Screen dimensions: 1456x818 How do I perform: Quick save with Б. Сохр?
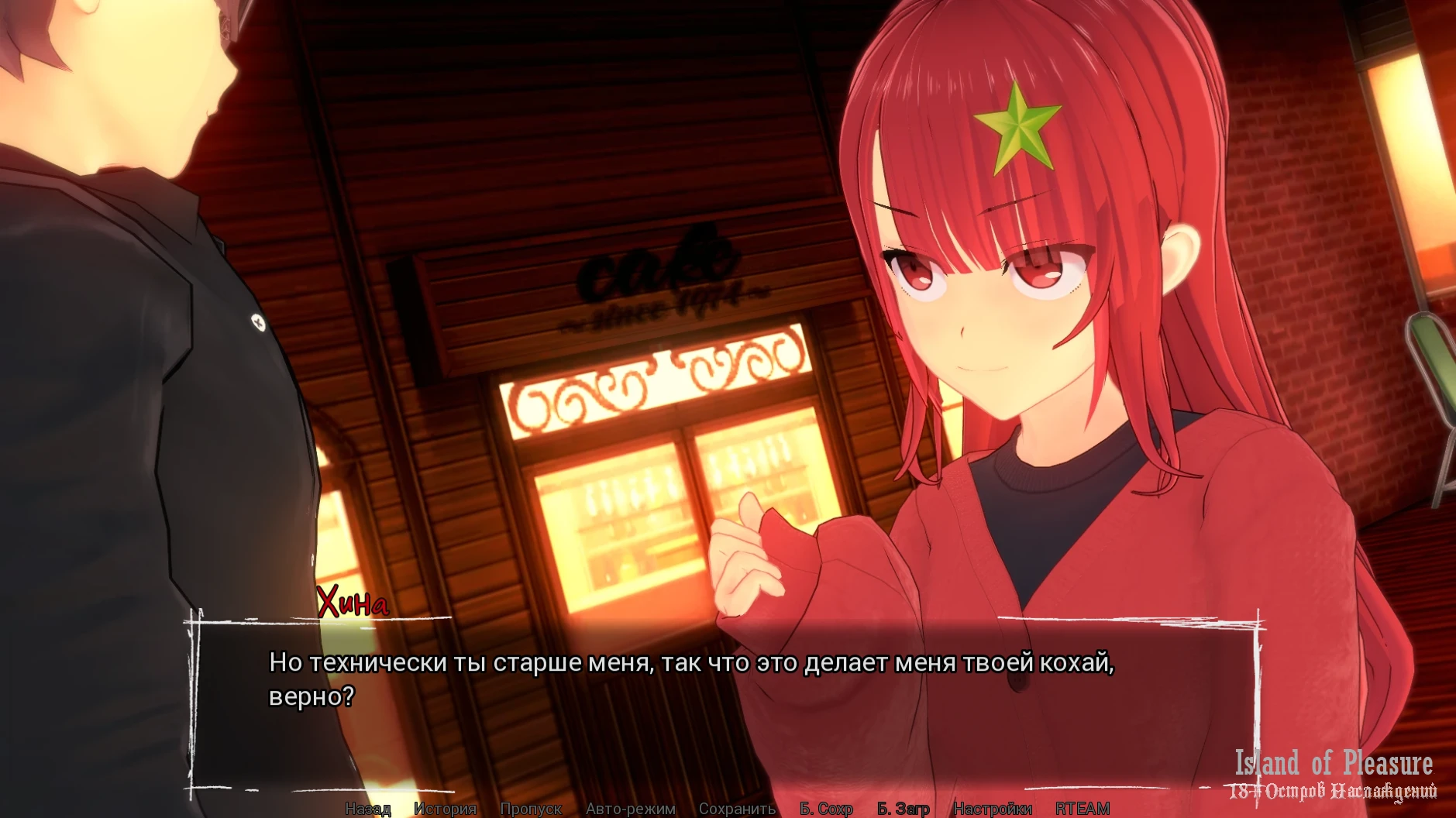pyautogui.click(x=826, y=809)
